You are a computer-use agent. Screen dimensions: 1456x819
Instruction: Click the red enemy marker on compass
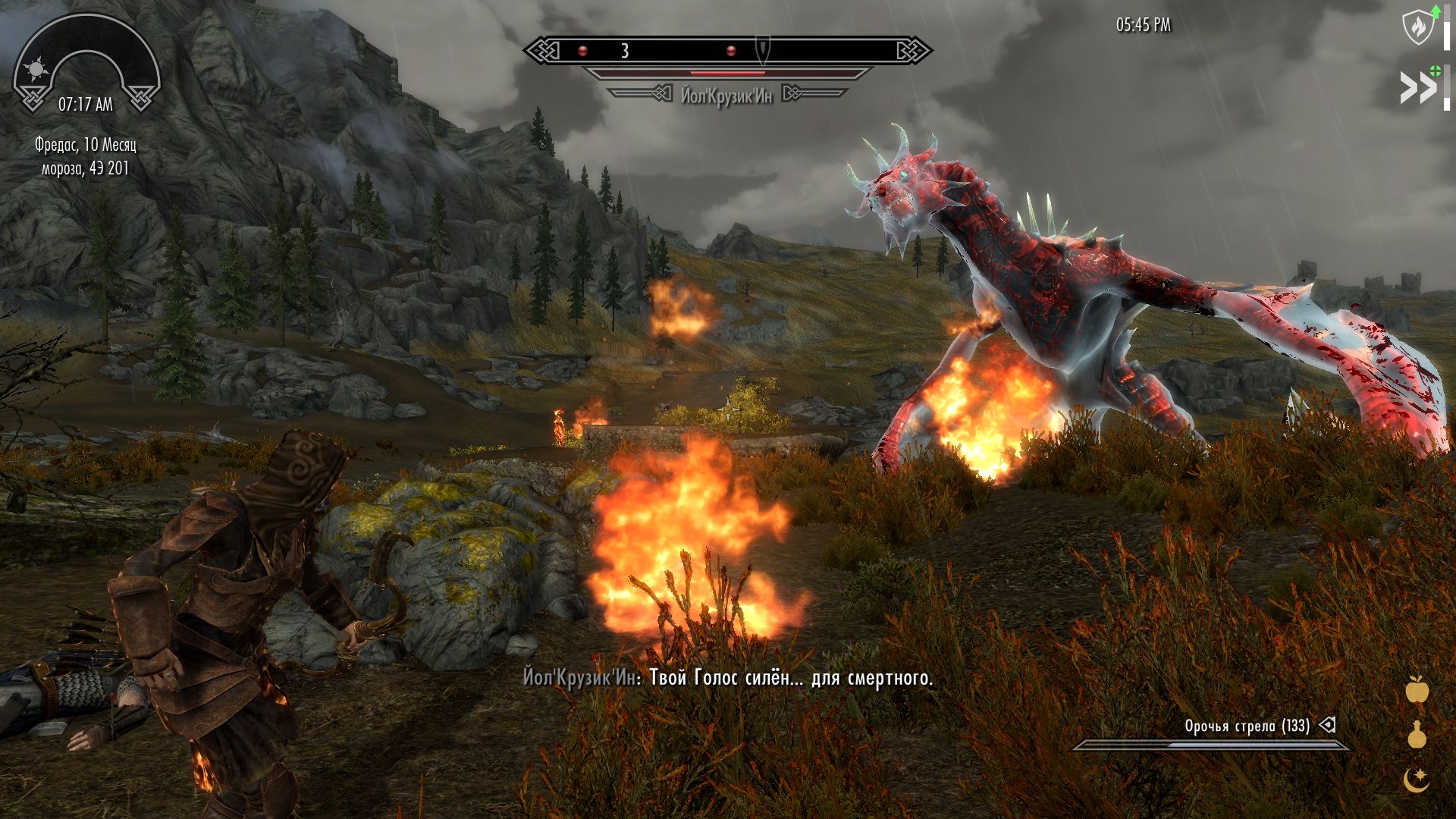[x=582, y=51]
